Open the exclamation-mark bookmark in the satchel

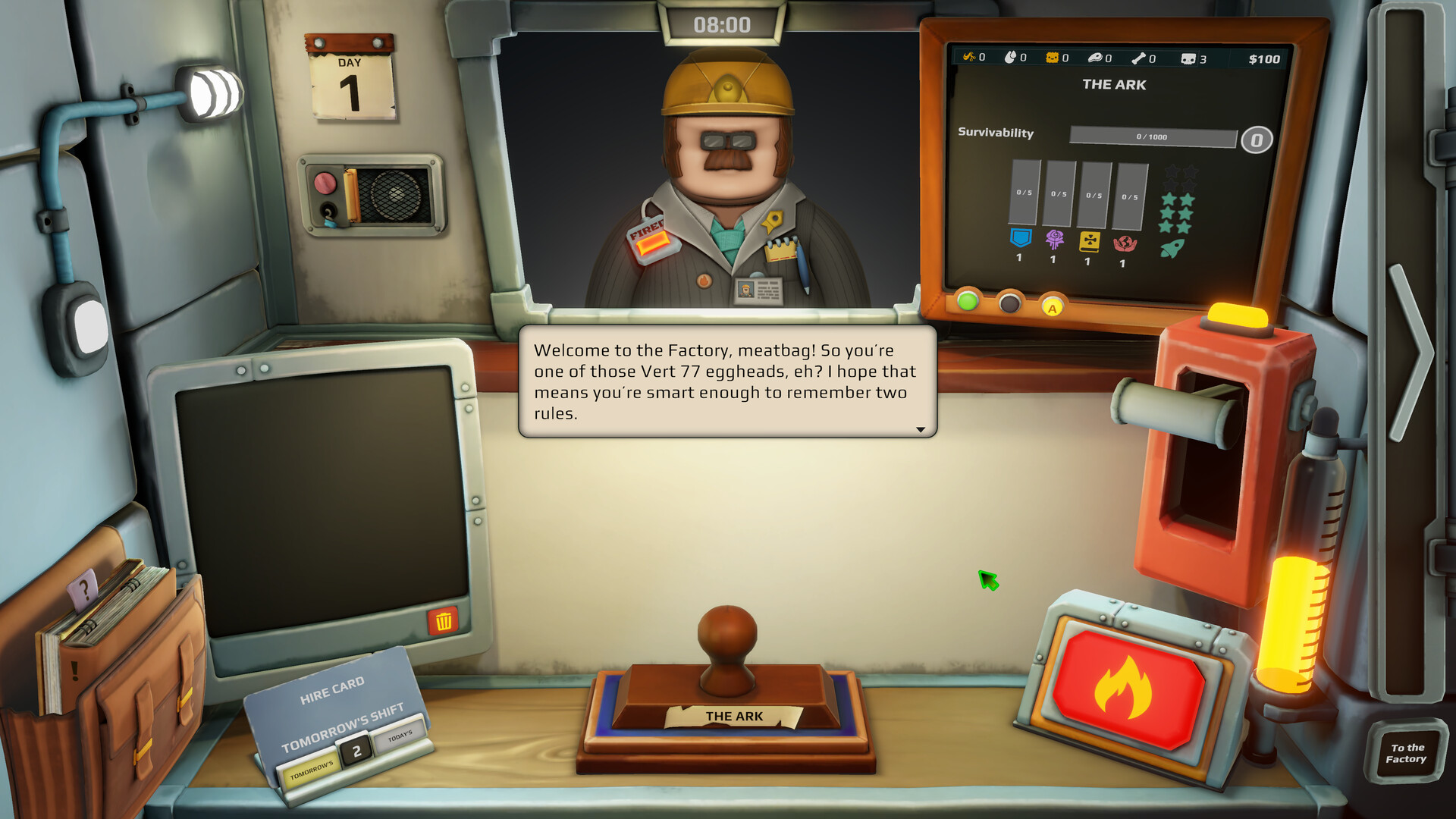(x=74, y=669)
